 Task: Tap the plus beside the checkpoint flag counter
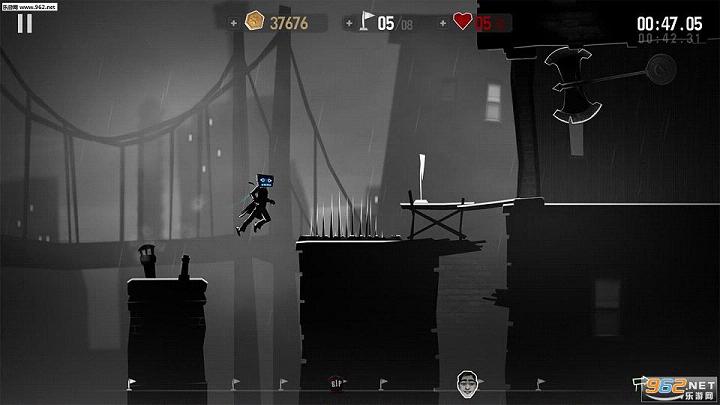347,23
